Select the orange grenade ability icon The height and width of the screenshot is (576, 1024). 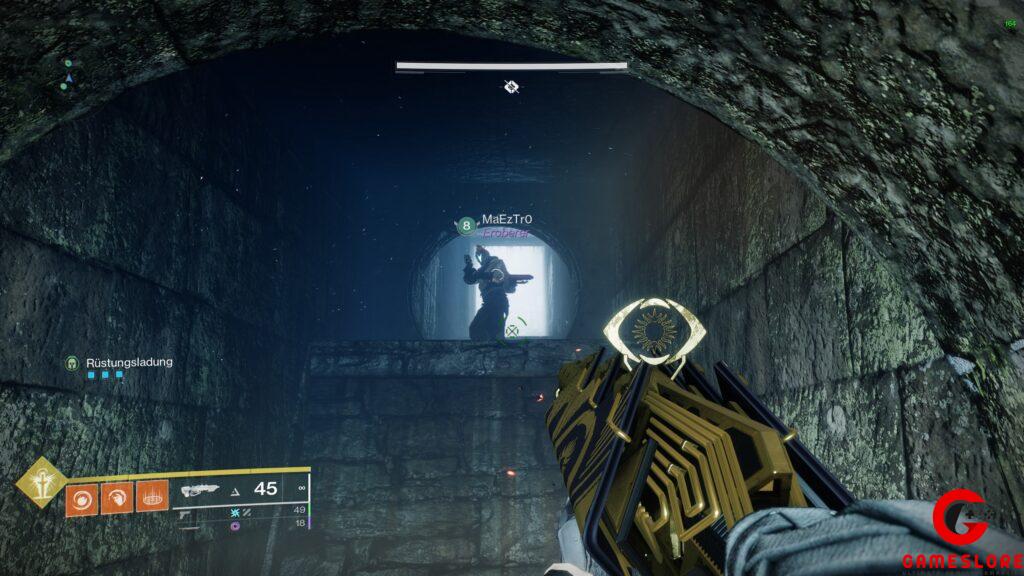coord(81,497)
